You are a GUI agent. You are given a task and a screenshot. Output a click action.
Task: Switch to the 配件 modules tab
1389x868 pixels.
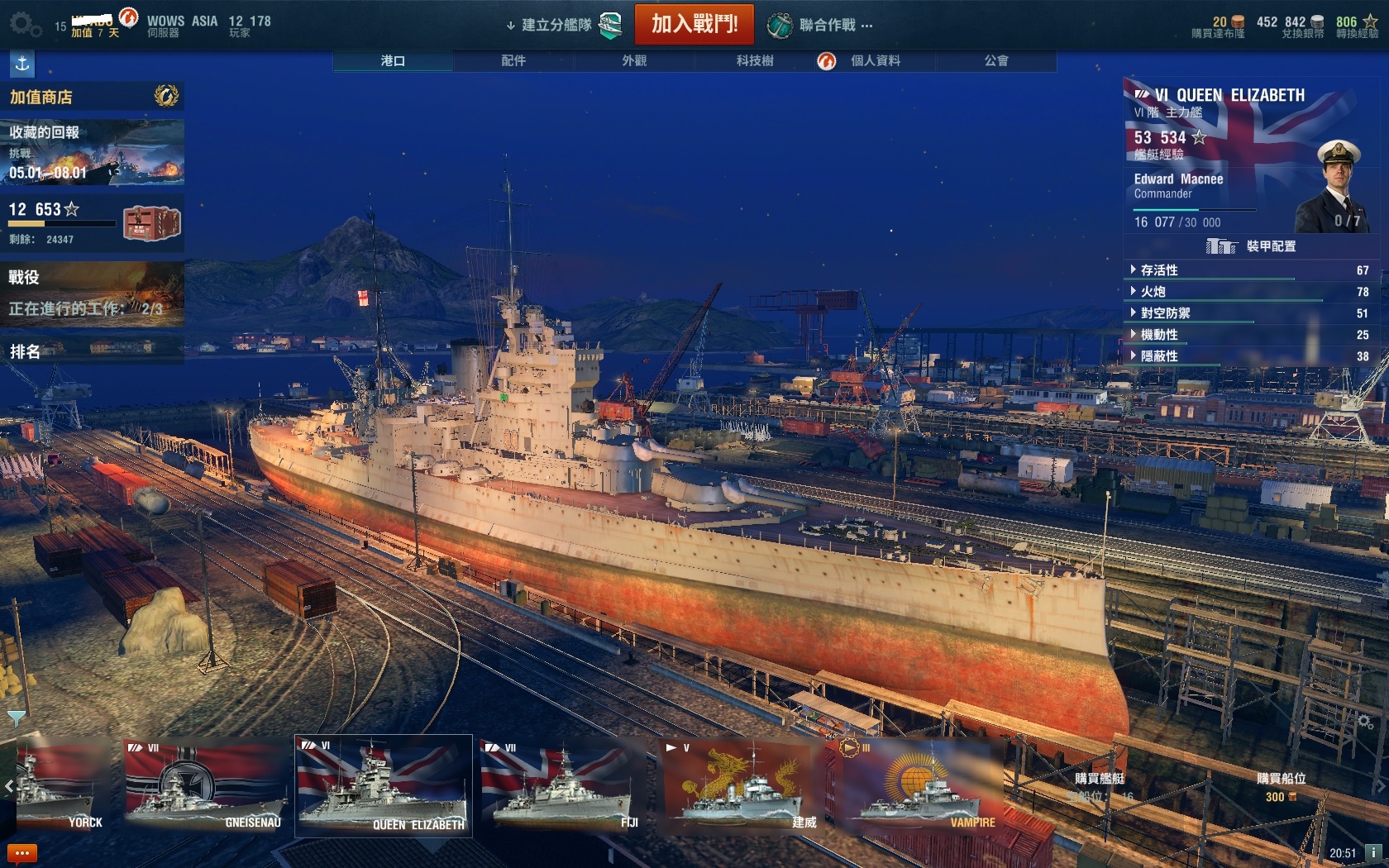pyautogui.click(x=513, y=60)
